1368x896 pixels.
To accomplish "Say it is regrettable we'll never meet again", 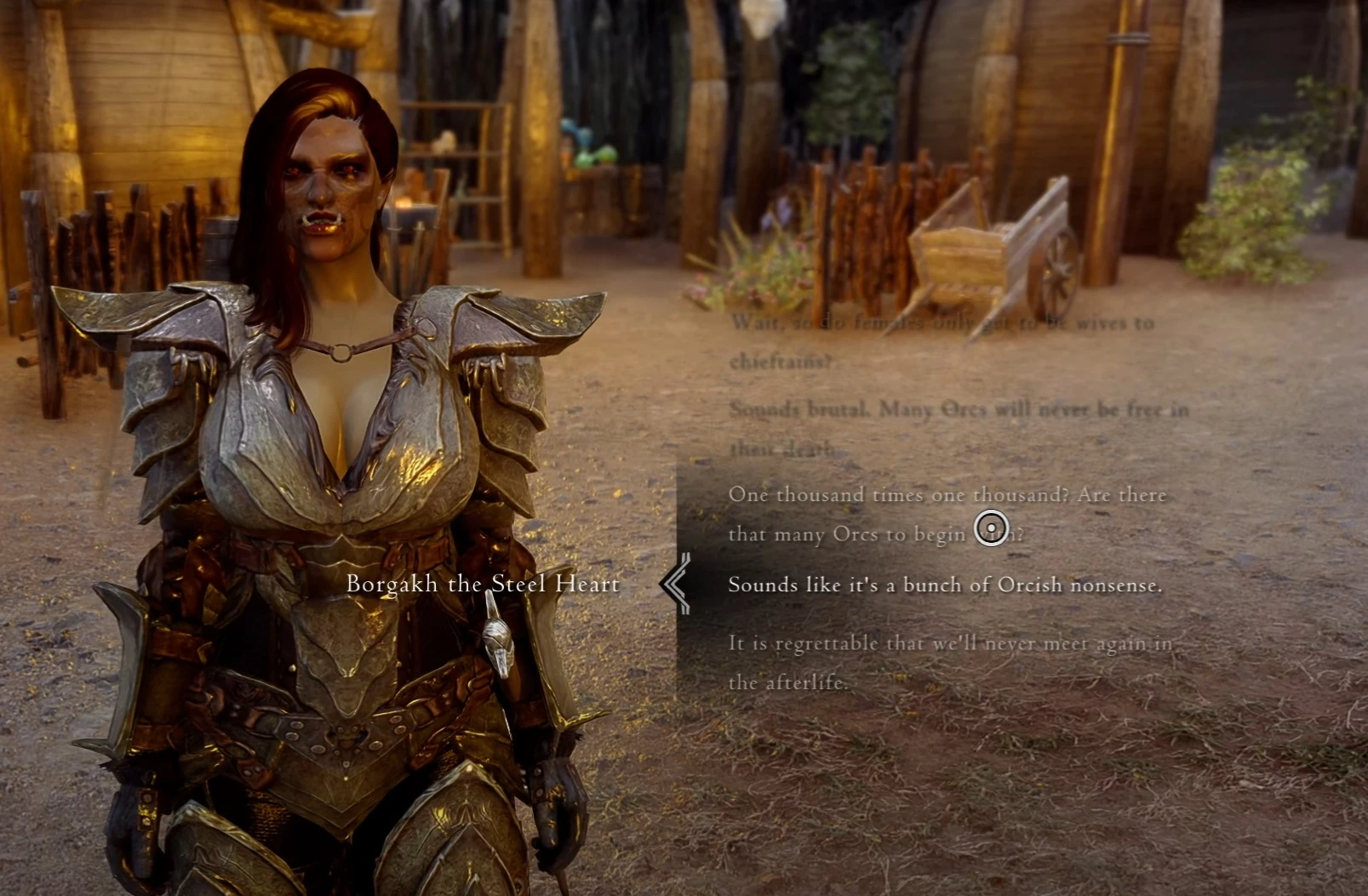I will [949, 662].
